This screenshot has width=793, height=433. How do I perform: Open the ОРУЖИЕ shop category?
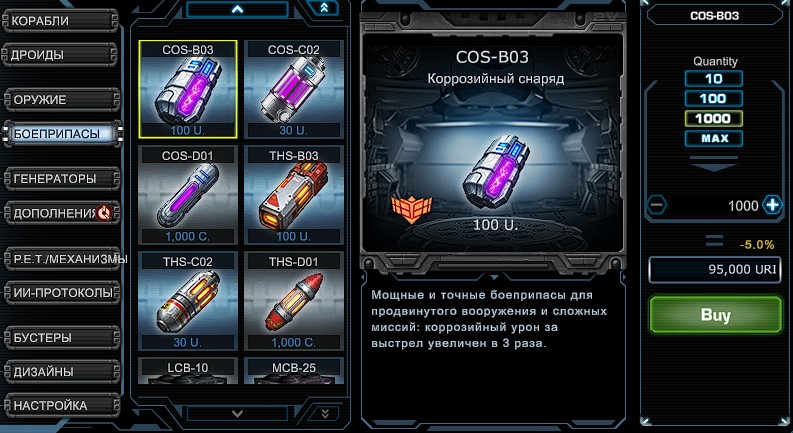point(60,100)
